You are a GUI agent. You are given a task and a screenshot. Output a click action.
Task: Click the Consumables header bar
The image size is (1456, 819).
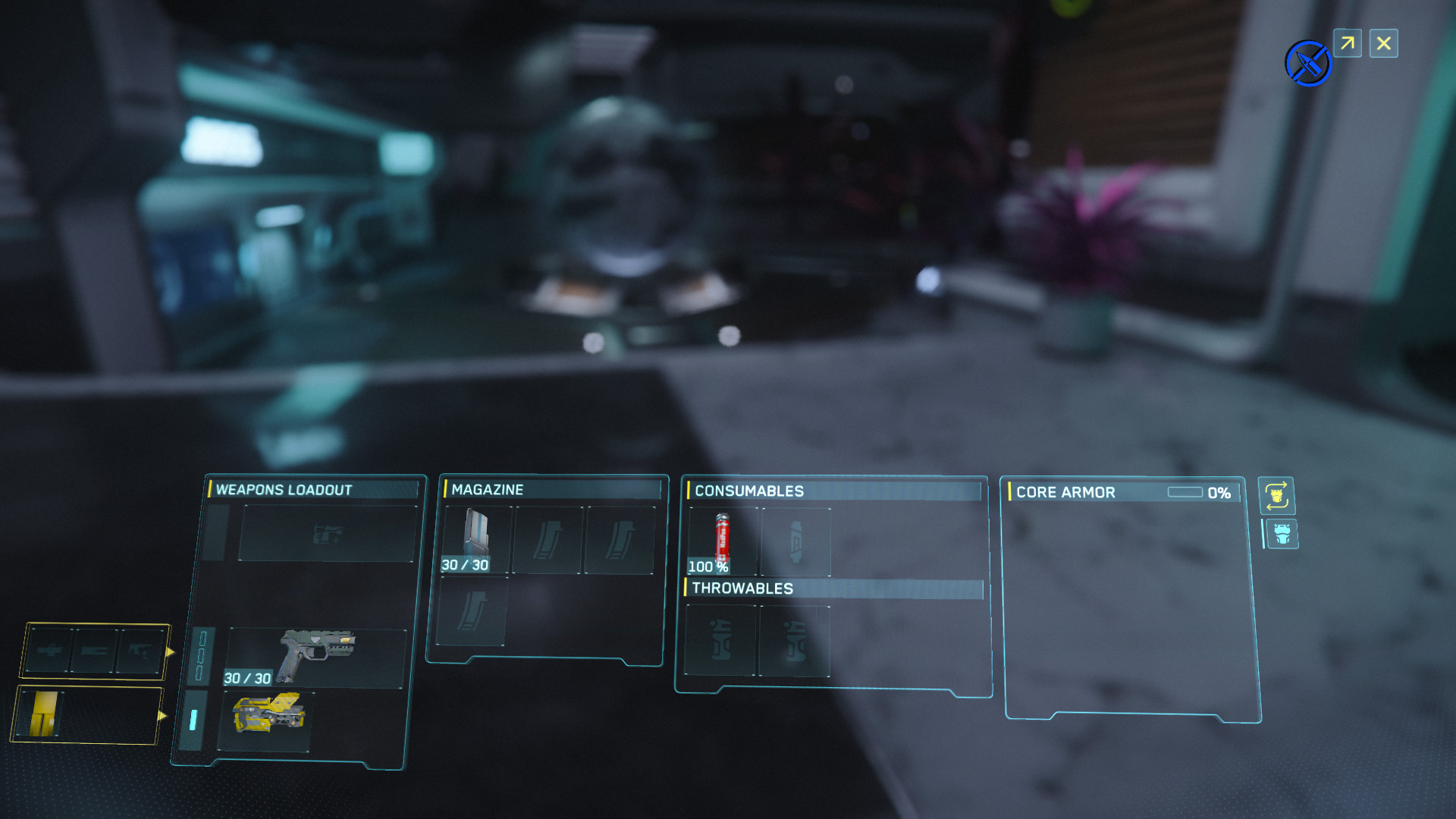pyautogui.click(x=749, y=491)
